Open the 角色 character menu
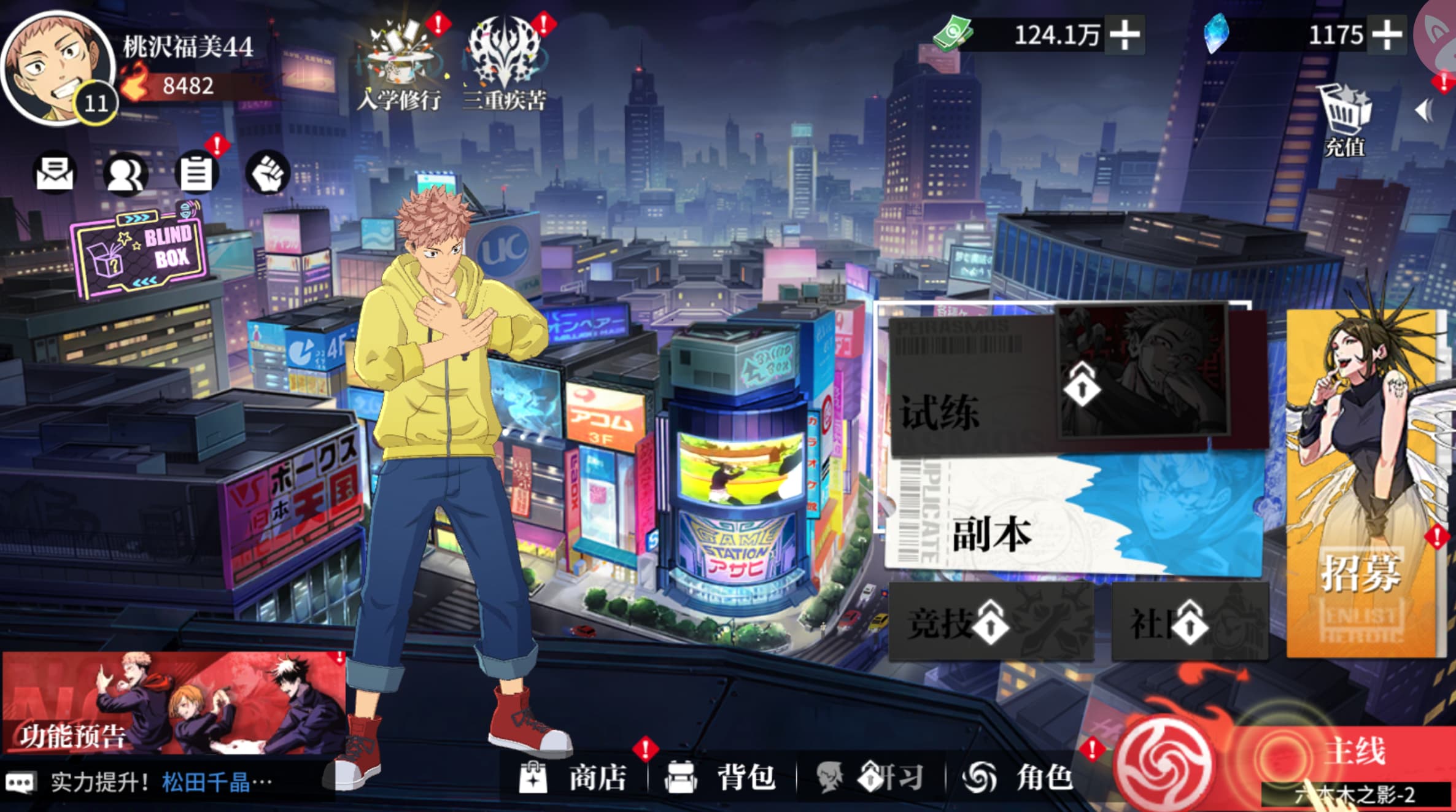 point(1019,778)
